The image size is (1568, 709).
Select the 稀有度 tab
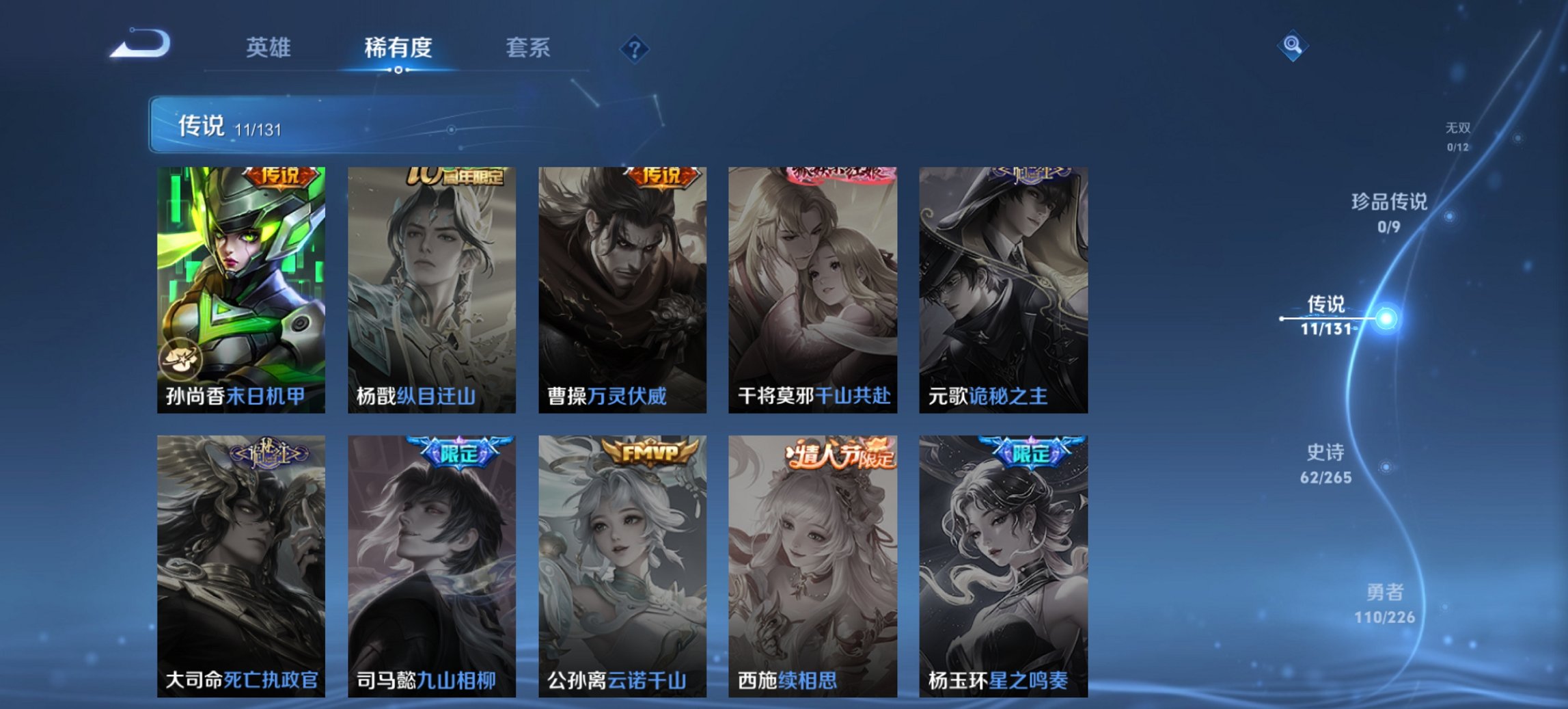[396, 48]
